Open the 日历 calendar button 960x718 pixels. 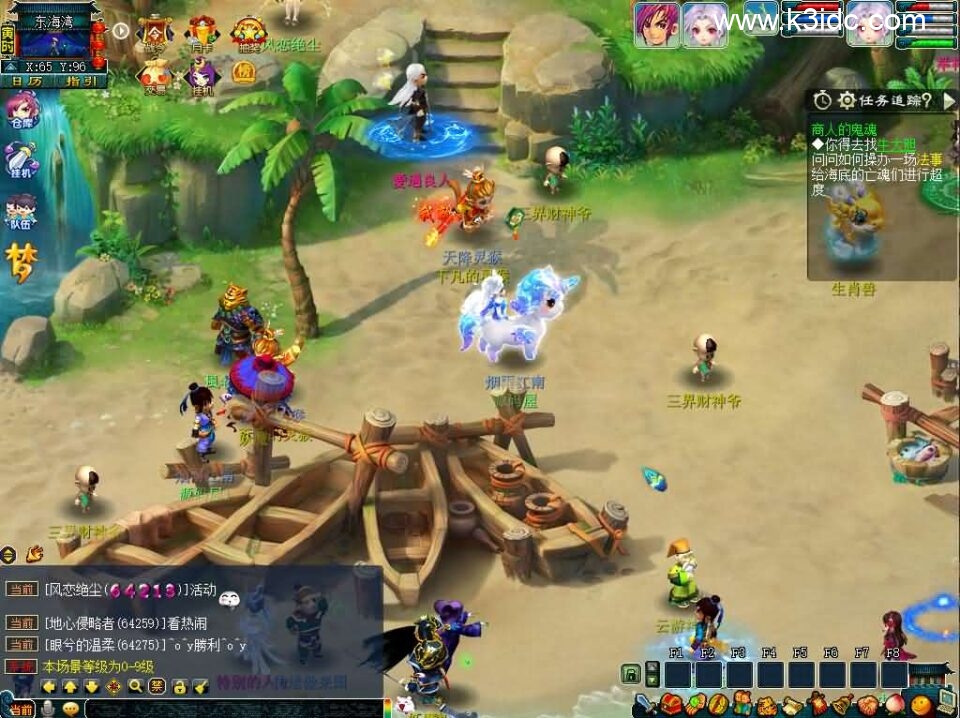pyautogui.click(x=27, y=81)
